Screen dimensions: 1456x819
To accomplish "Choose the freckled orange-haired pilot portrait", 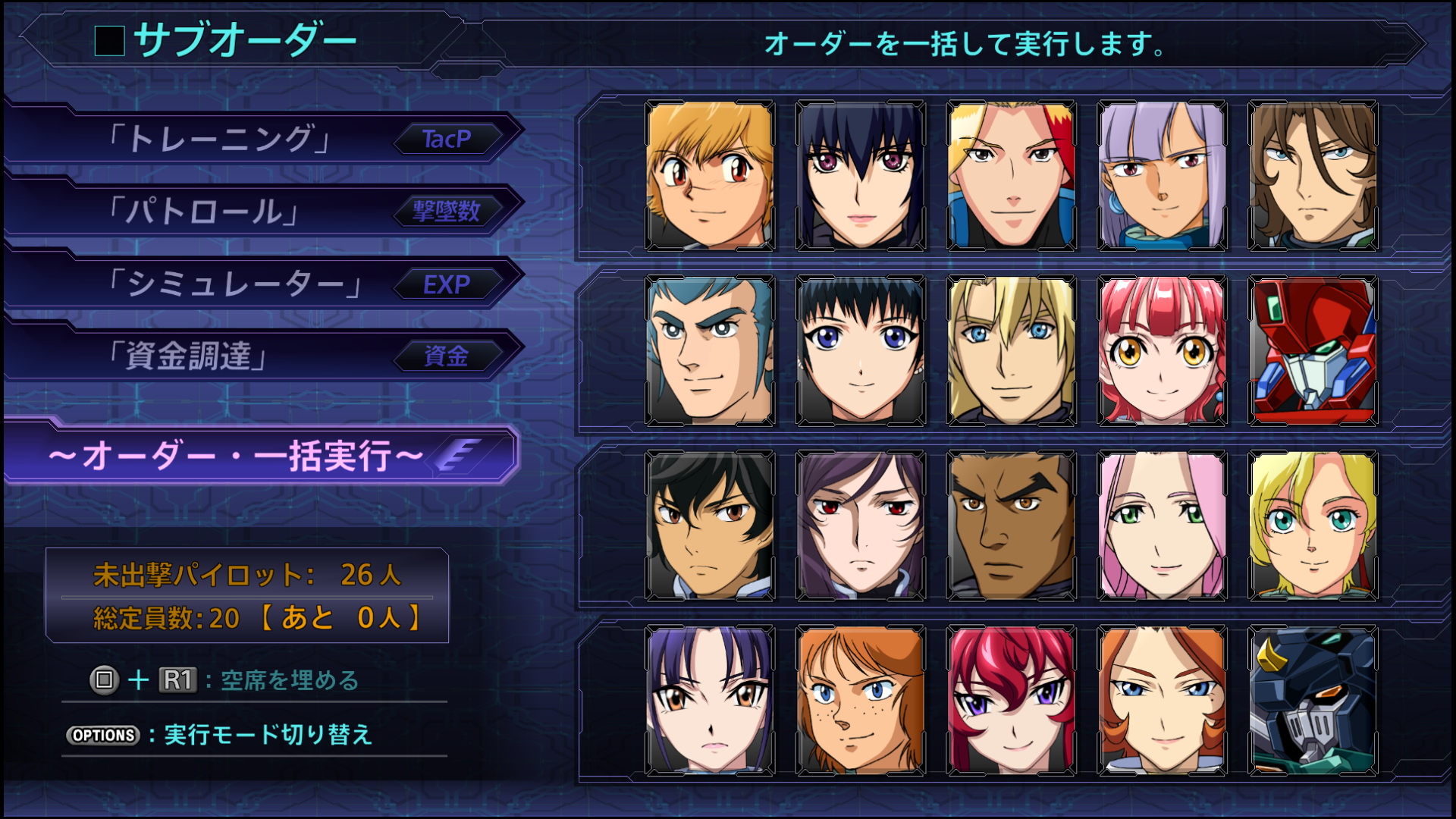I will coord(861,701).
